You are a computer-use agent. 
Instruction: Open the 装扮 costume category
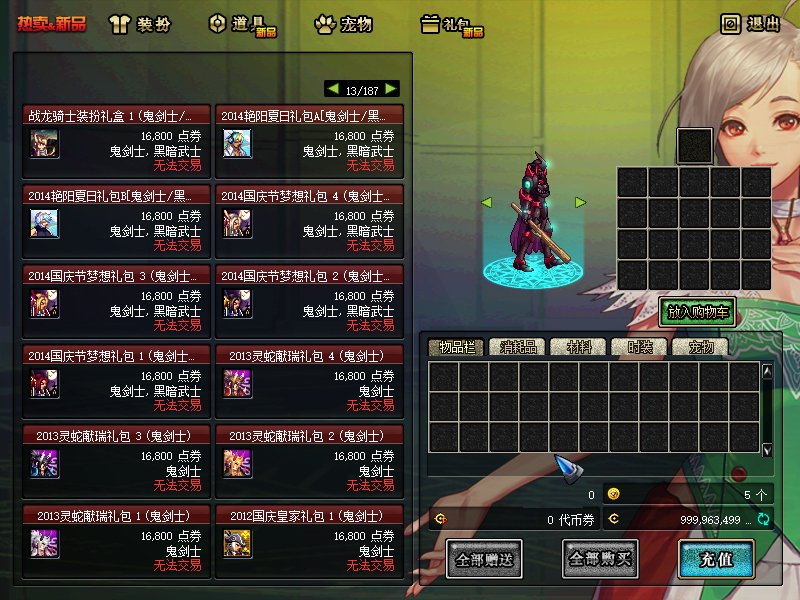coord(144,24)
